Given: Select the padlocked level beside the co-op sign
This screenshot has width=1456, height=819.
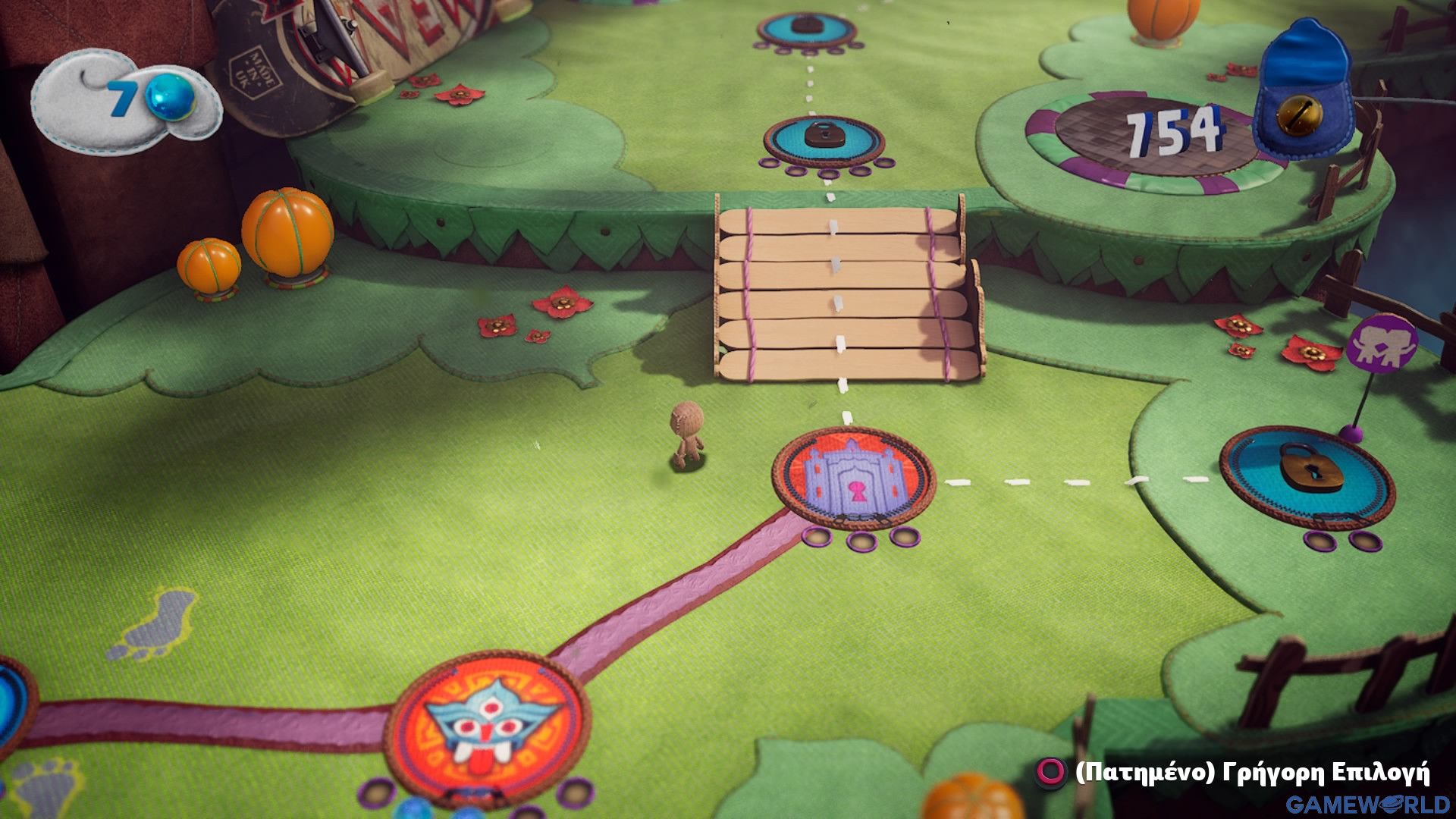Looking at the screenshot, I should click(1307, 475).
